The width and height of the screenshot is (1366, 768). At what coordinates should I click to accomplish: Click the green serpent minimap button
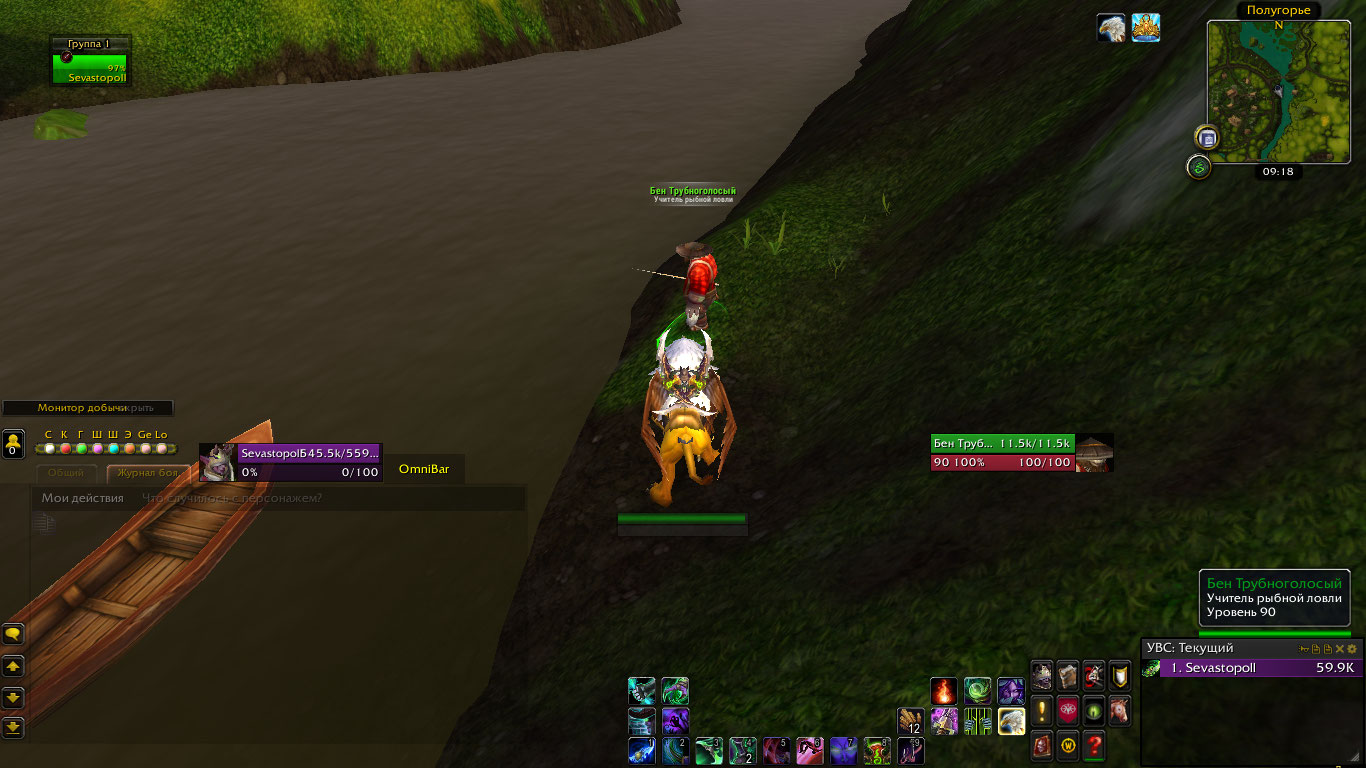tap(1199, 167)
